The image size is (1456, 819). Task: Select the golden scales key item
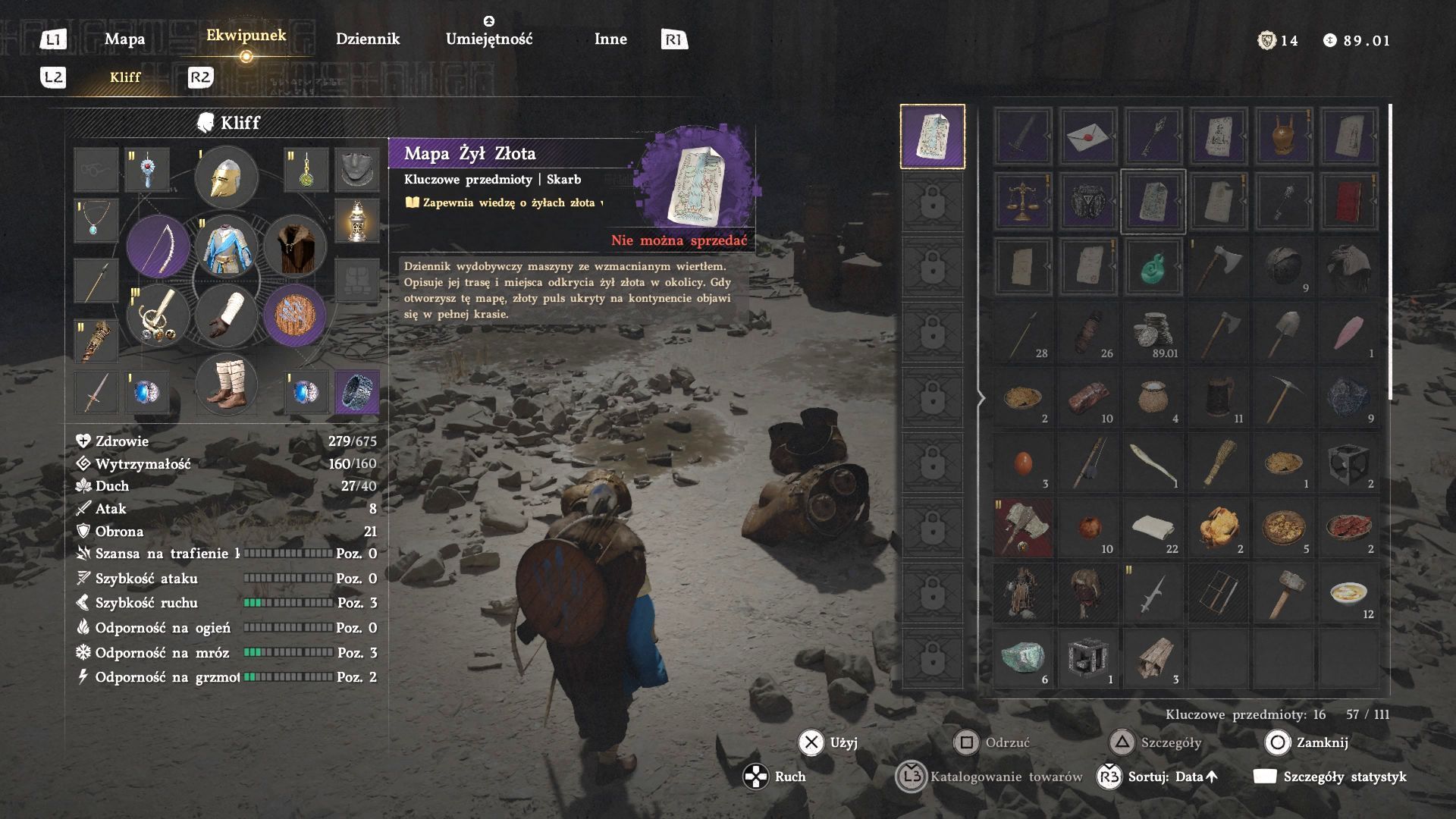[1023, 202]
